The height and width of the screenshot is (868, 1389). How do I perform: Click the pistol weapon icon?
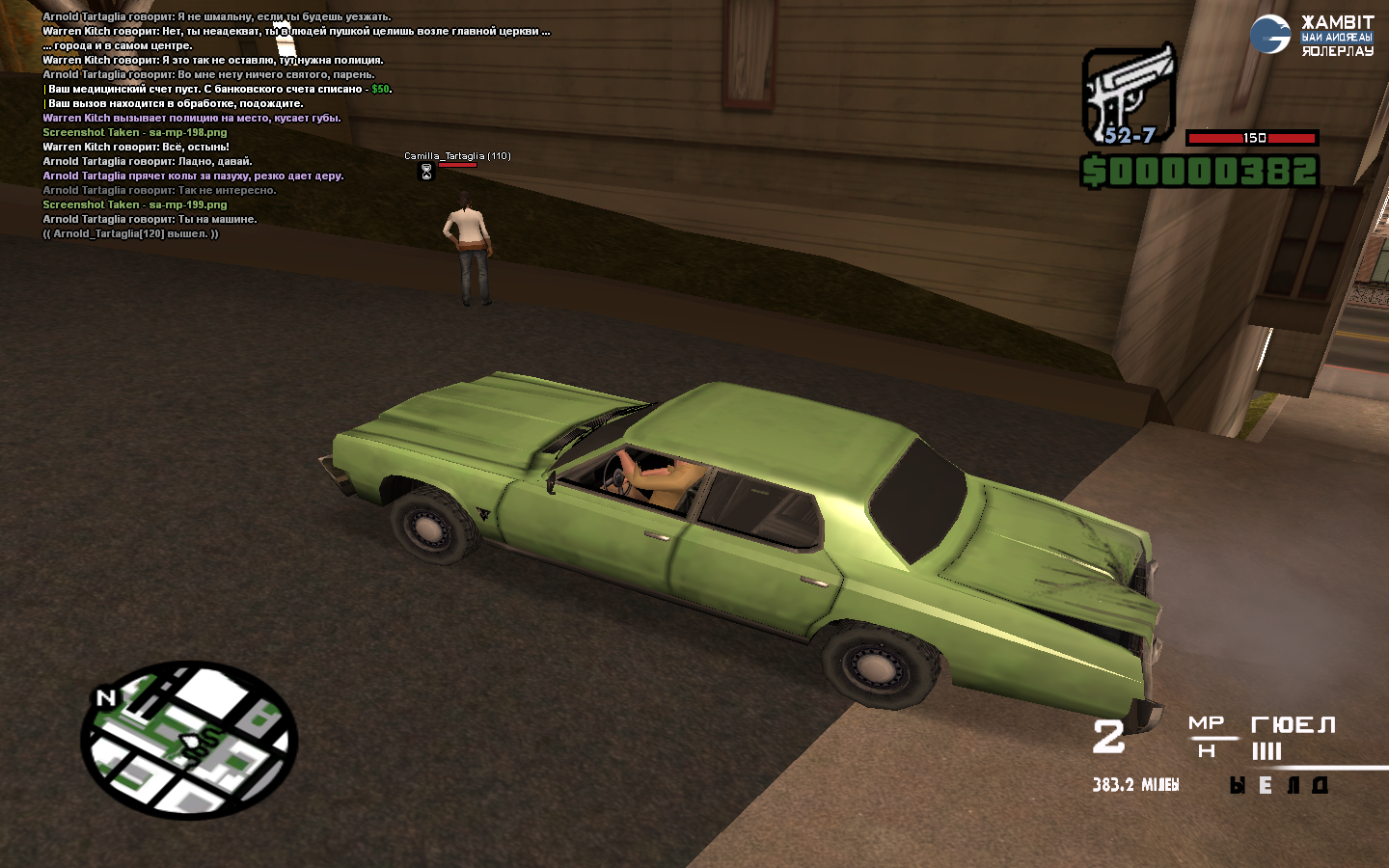[x=1129, y=94]
